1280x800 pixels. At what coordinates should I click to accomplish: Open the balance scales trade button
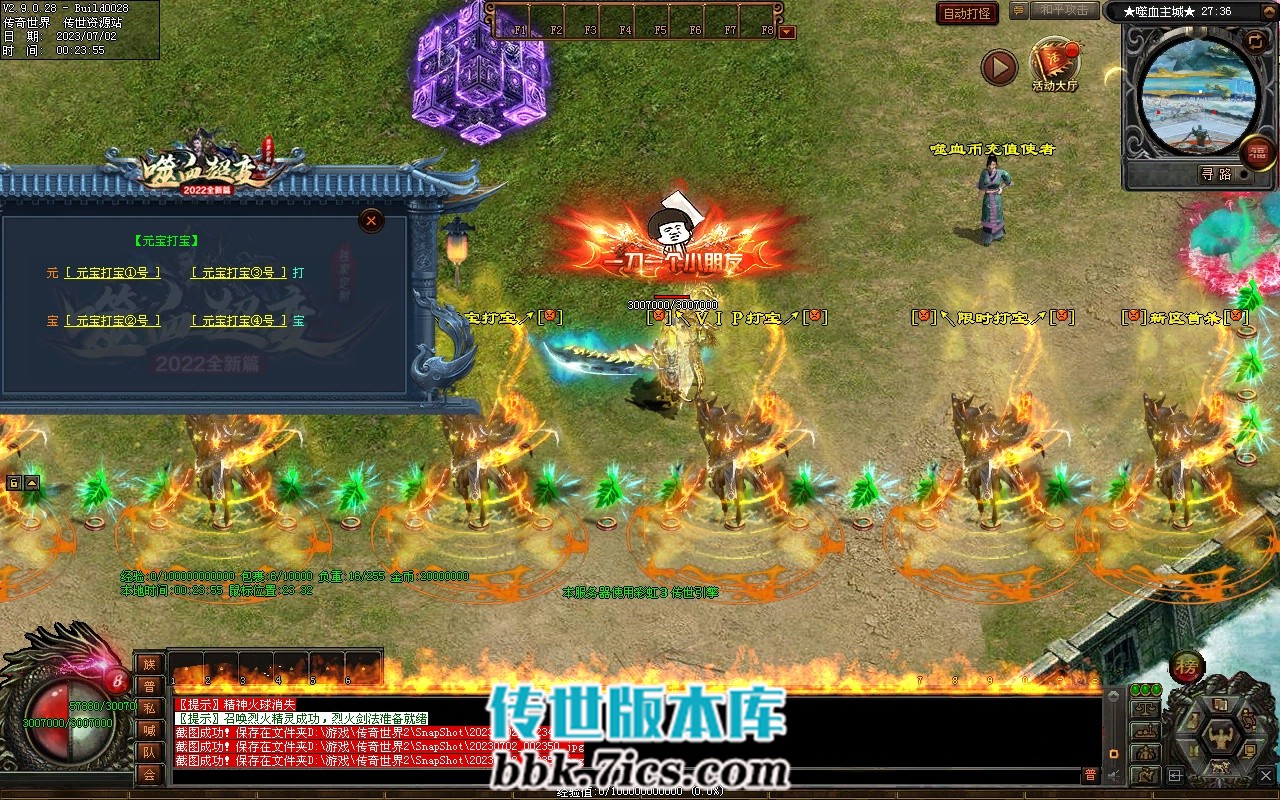coord(1143,708)
